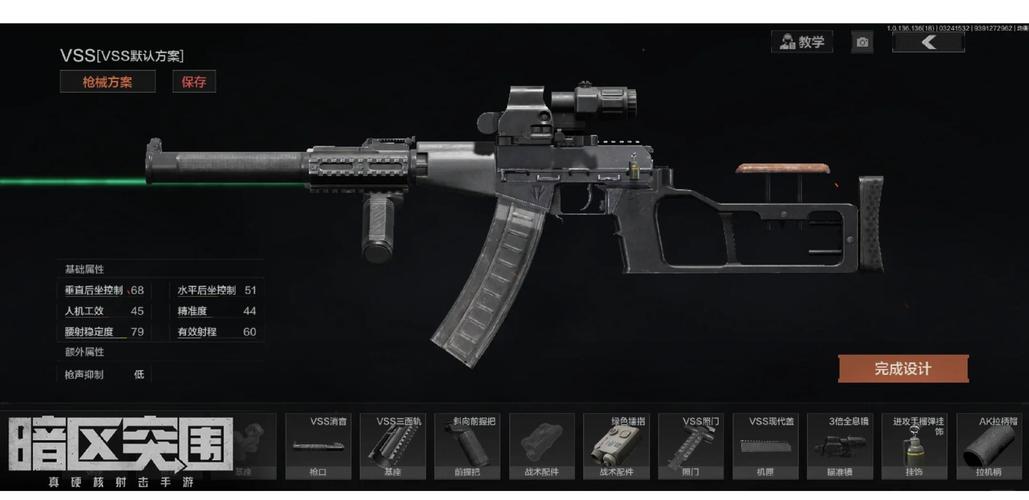
Task: Select the foregrip 前握把 slot
Action: tap(467, 446)
